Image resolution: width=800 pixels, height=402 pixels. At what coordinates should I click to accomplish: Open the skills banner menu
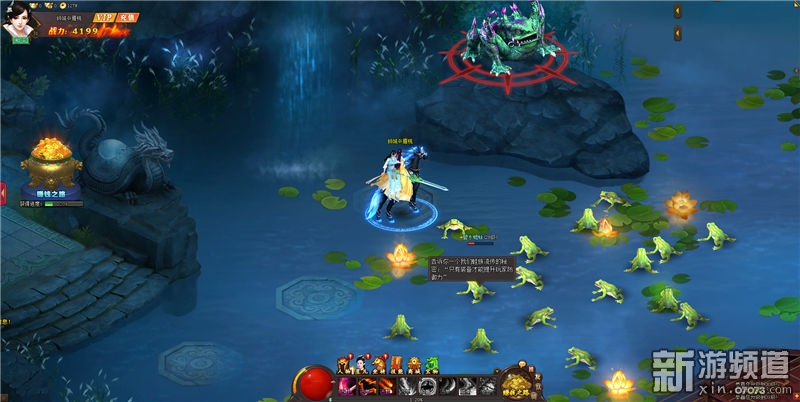coord(396,364)
